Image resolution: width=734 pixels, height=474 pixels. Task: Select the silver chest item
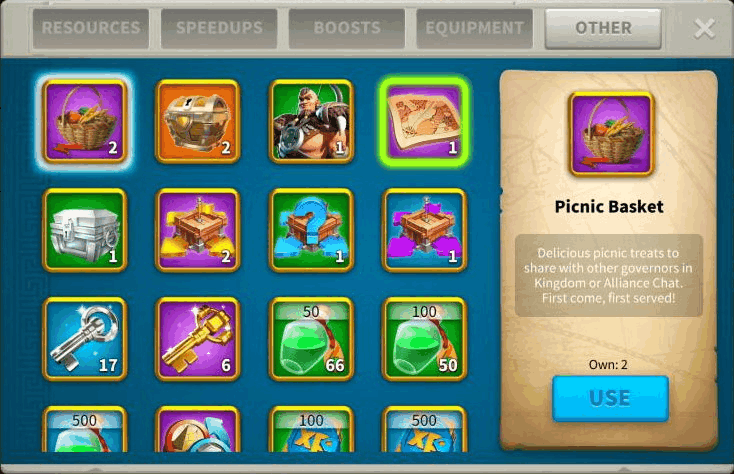point(85,230)
